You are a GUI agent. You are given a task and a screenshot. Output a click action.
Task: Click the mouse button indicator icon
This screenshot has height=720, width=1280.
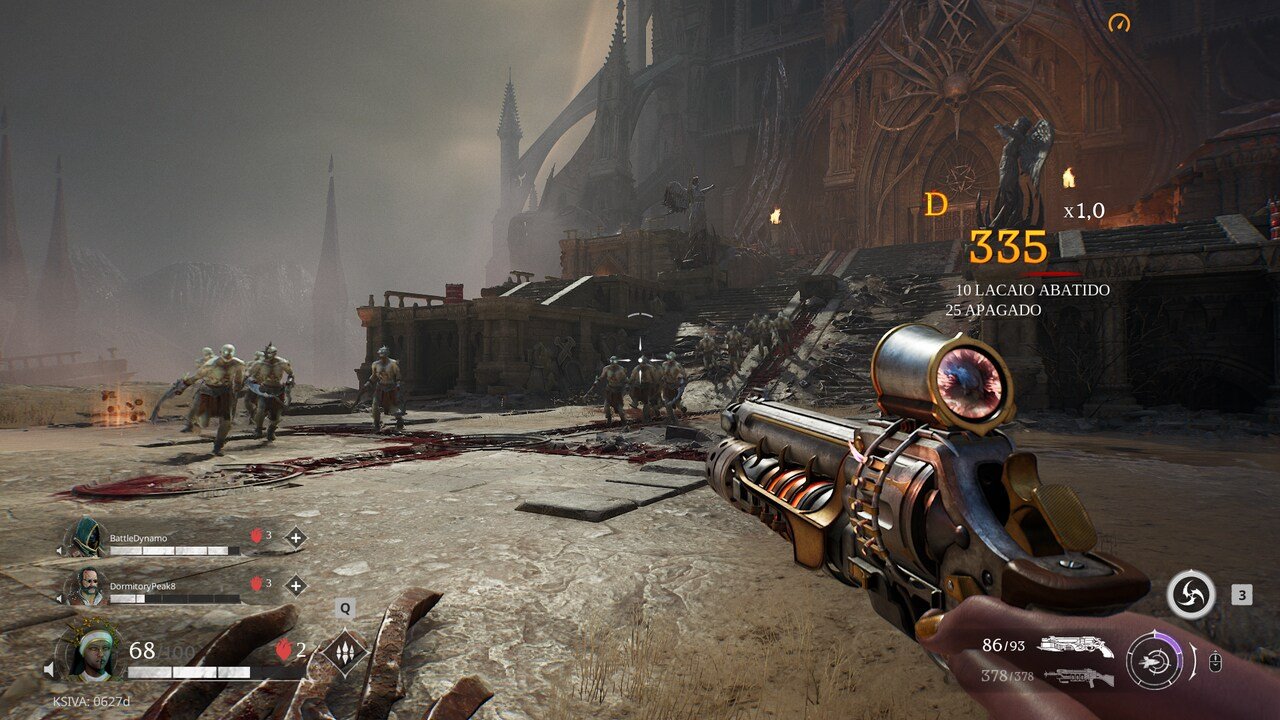[1215, 660]
